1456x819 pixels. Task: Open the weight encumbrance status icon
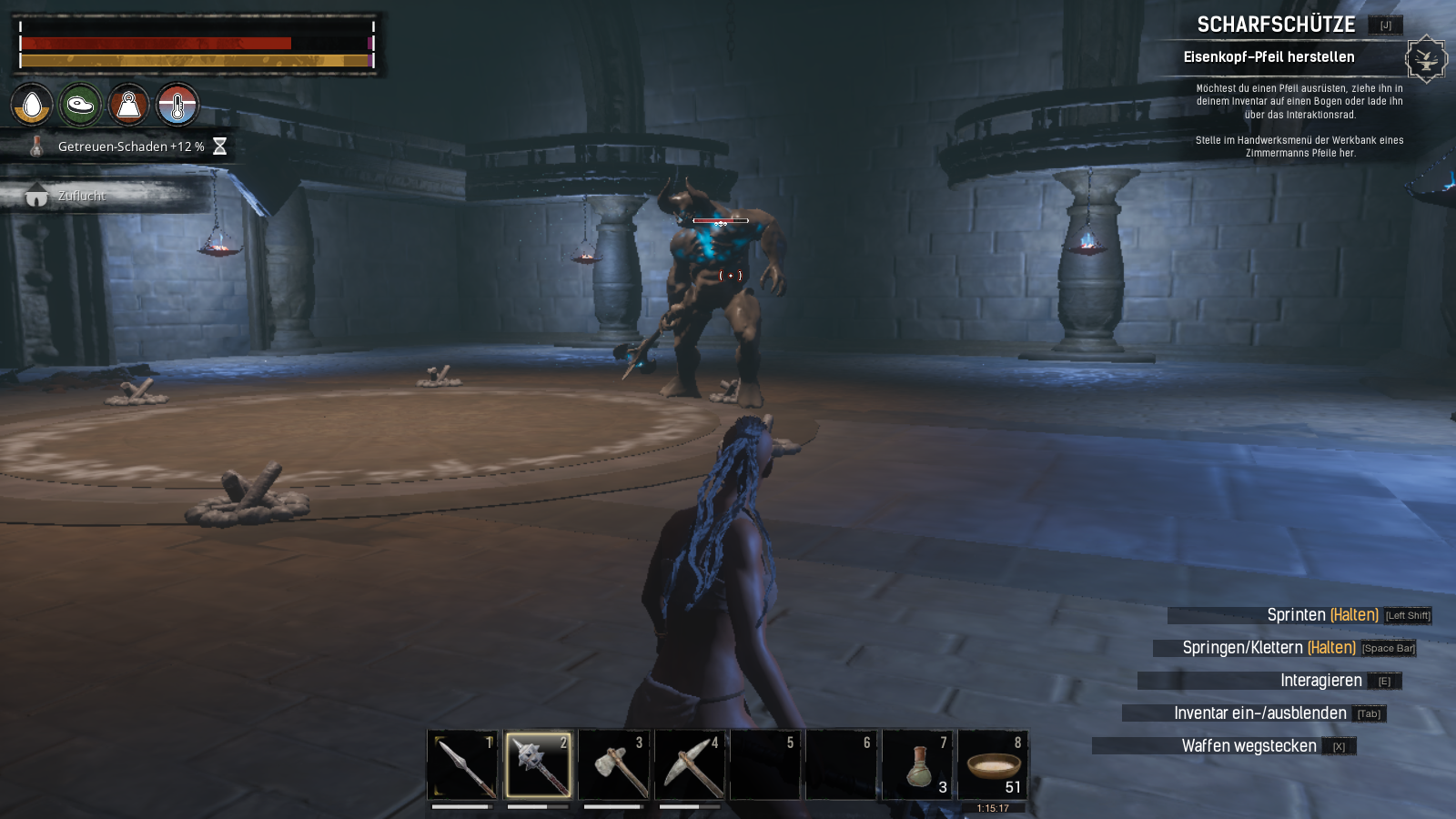pyautogui.click(x=128, y=106)
